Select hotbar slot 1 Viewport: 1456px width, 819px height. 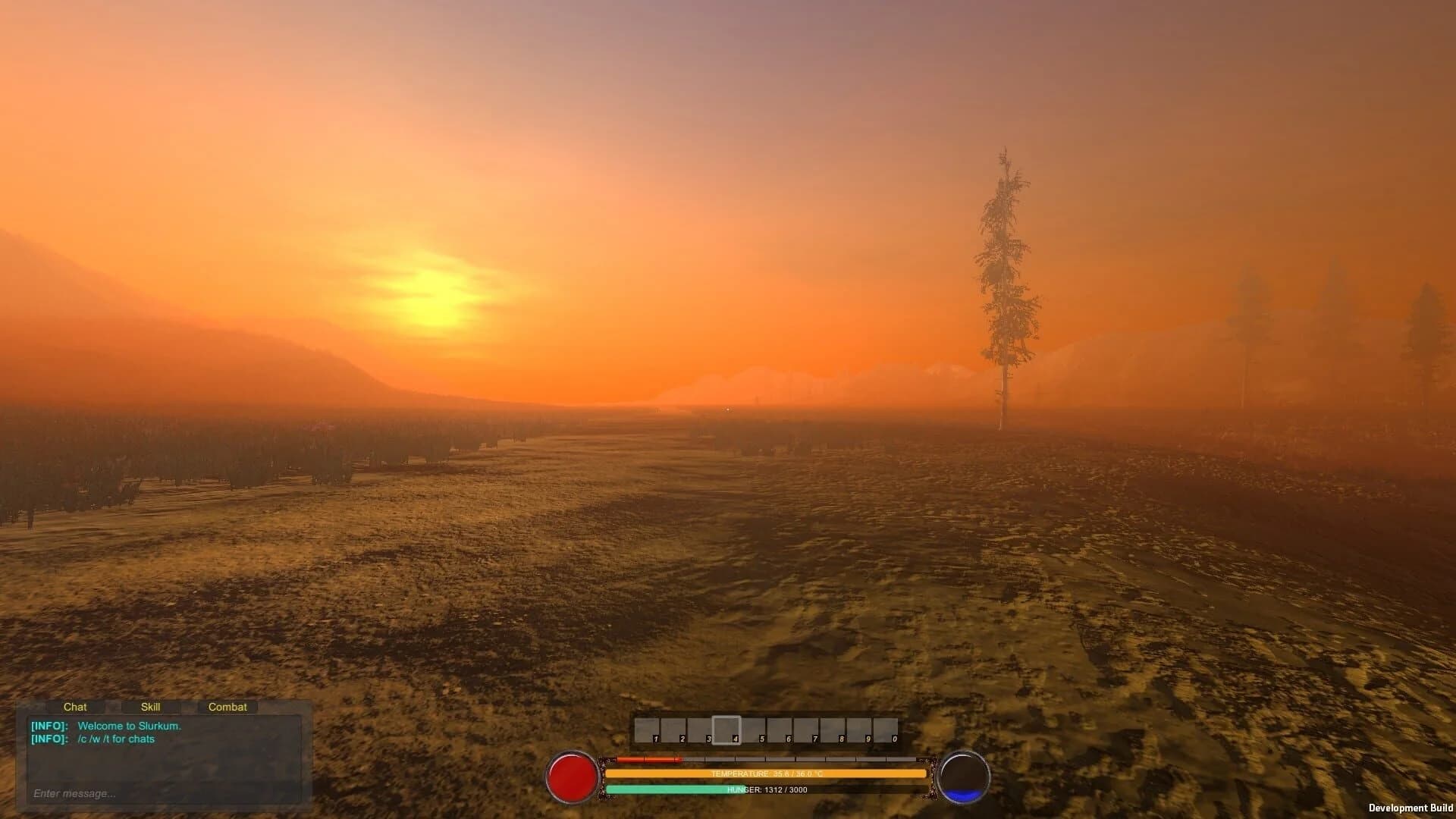[648, 730]
